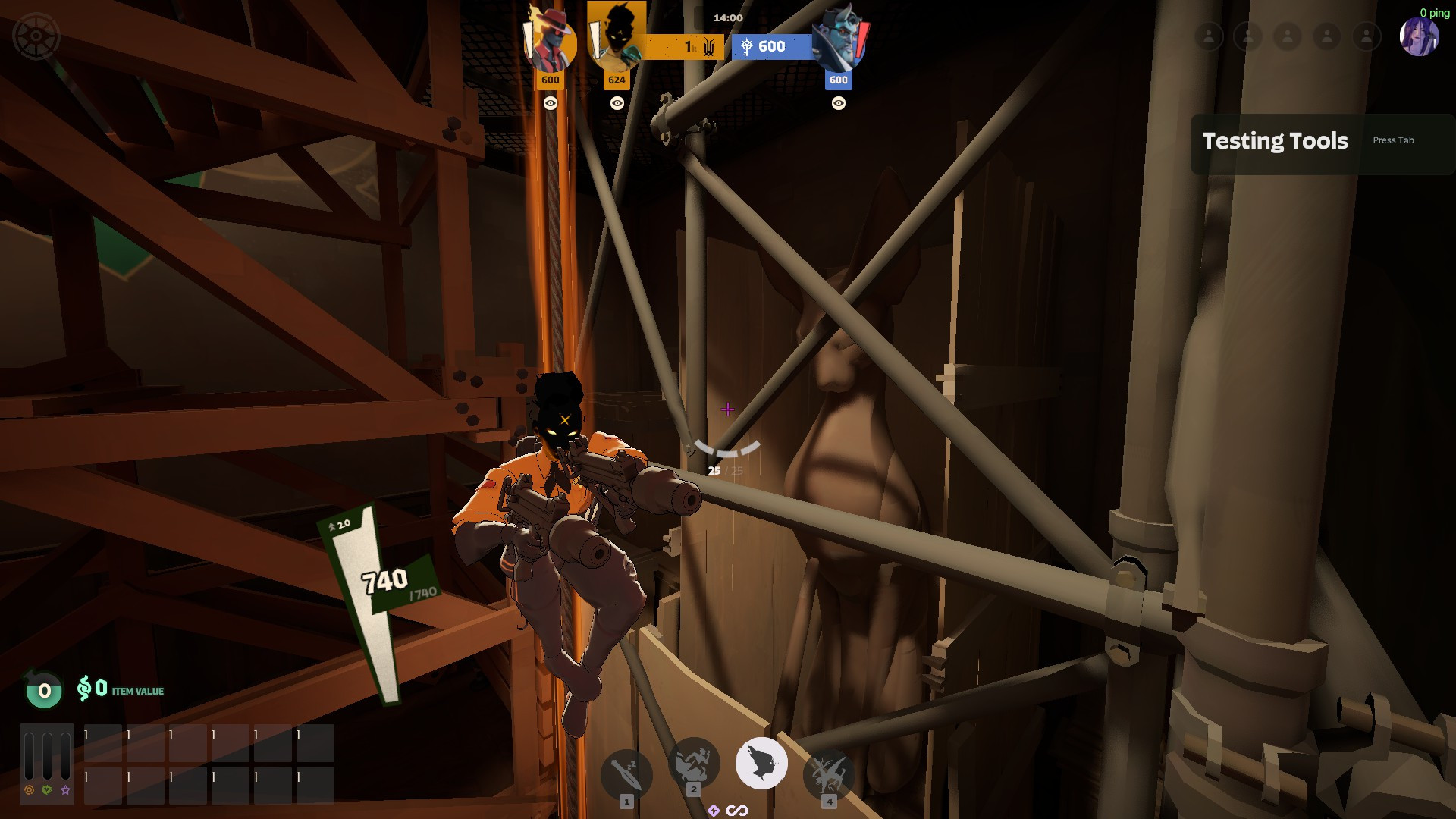Activate the slashed-out fourth ability icon
This screenshot has height=819, width=1456.
coord(829,773)
